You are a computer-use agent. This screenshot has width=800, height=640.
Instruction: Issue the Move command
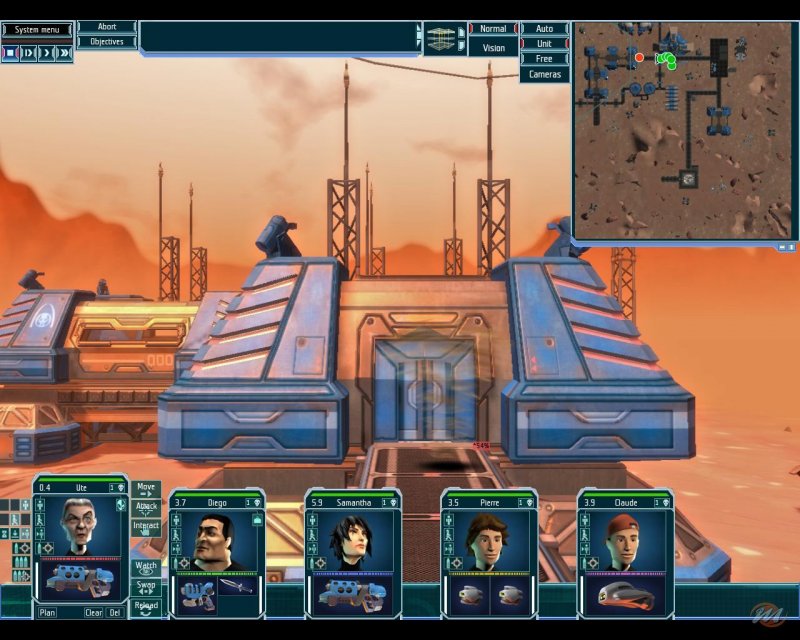pyautogui.click(x=146, y=488)
